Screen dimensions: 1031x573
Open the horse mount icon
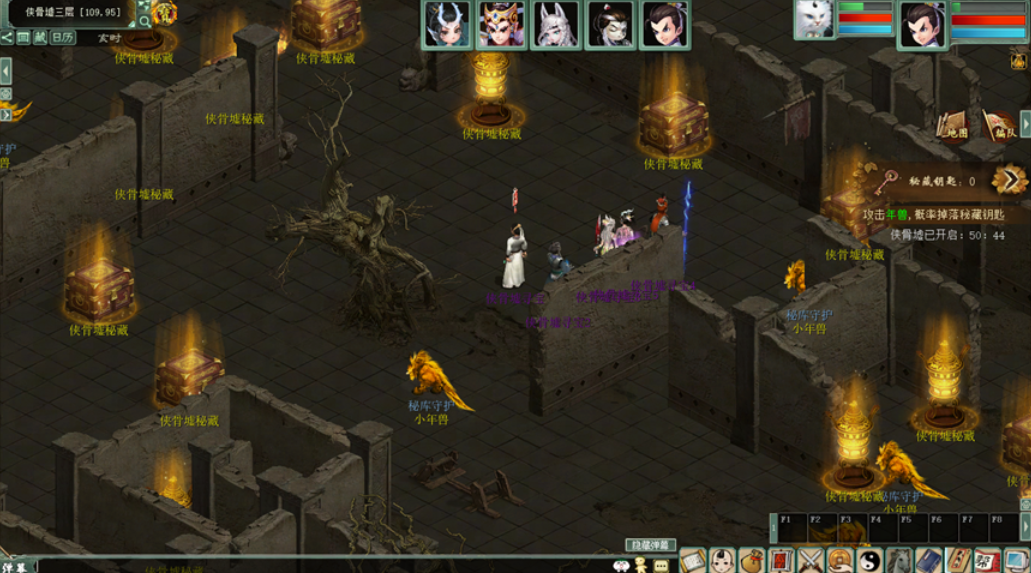tap(899, 561)
